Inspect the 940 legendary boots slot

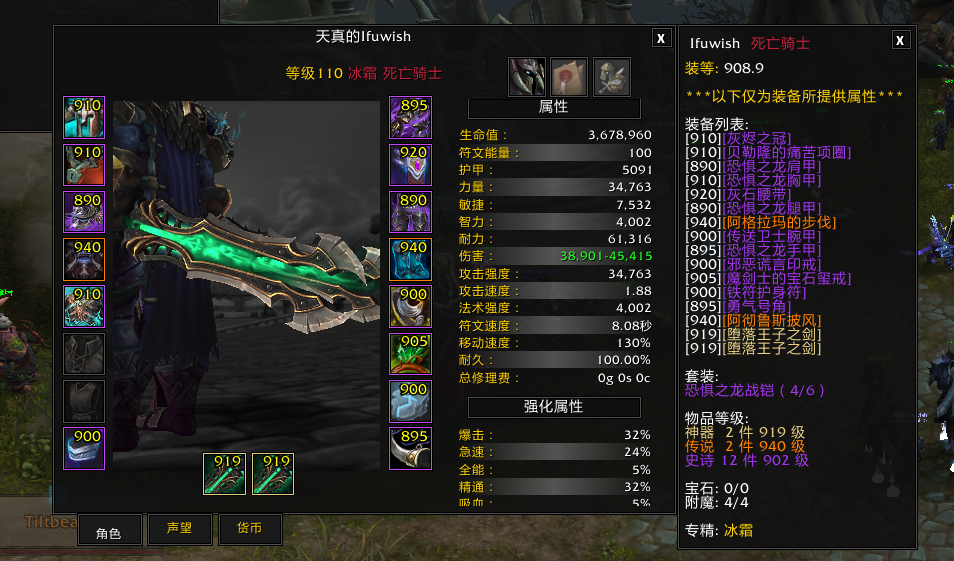pyautogui.click(x=410, y=260)
